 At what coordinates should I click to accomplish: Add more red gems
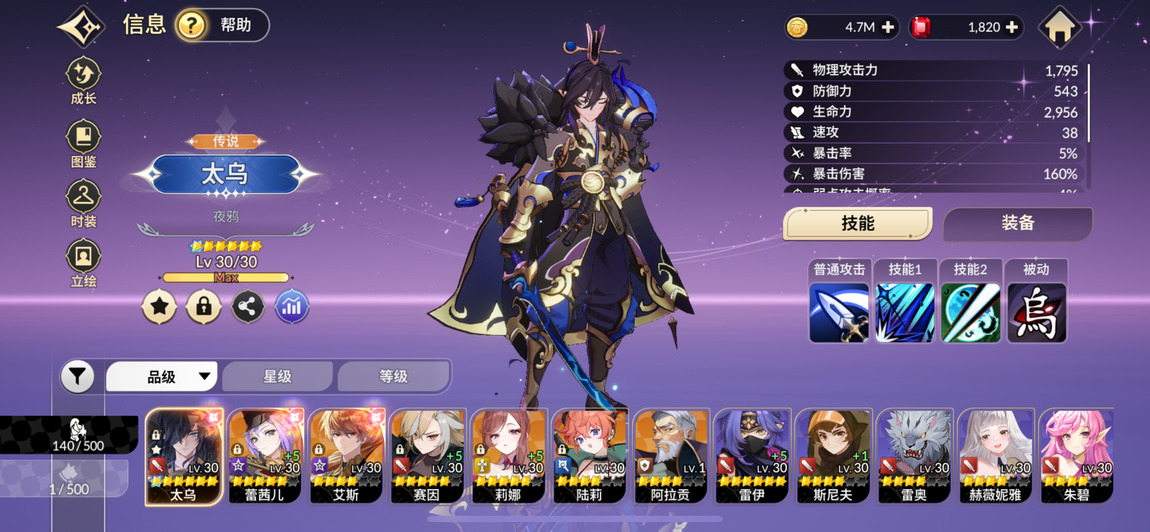[1012, 28]
